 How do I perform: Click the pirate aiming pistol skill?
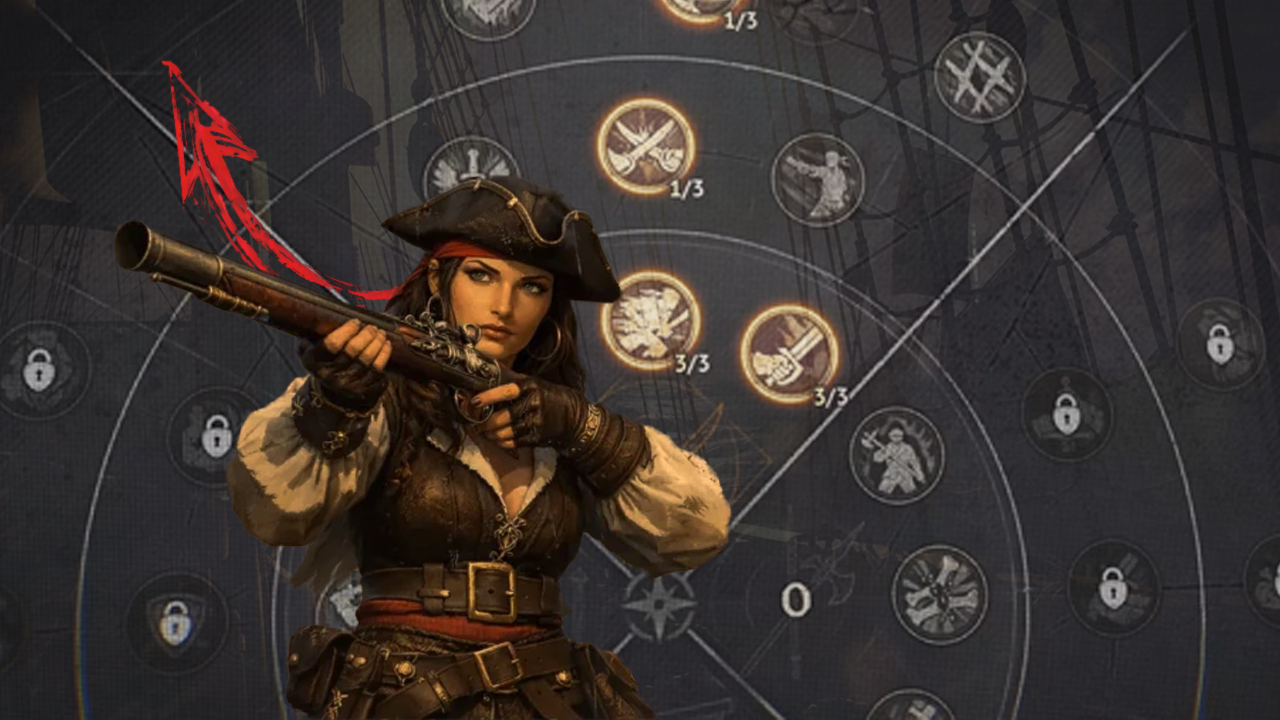[x=817, y=180]
